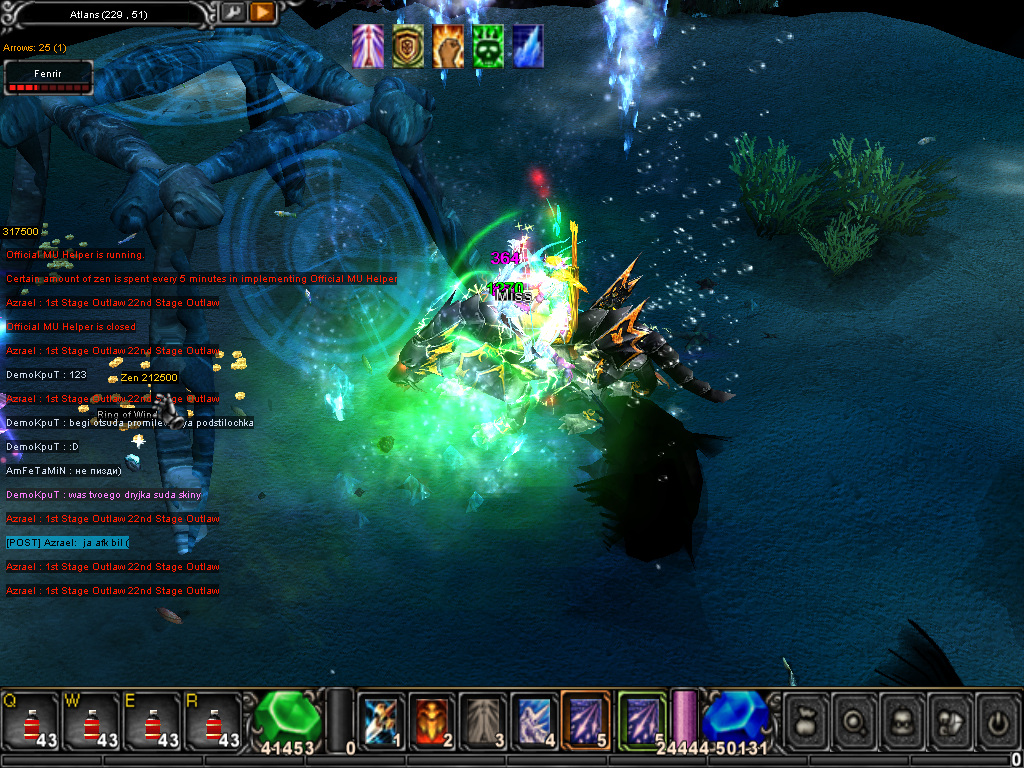Select the Fenrir pet status panel

pyautogui.click(x=48, y=77)
